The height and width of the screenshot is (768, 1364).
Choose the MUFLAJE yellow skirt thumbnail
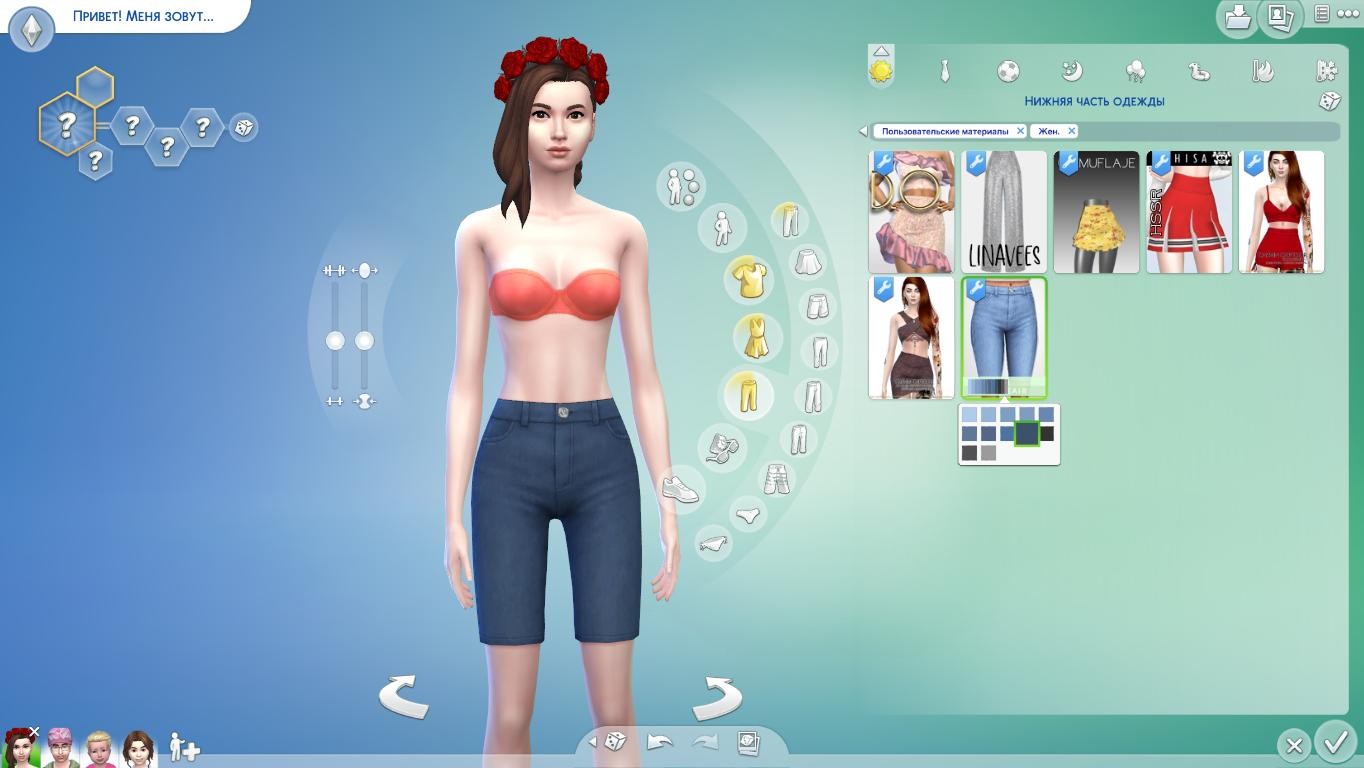point(1096,212)
